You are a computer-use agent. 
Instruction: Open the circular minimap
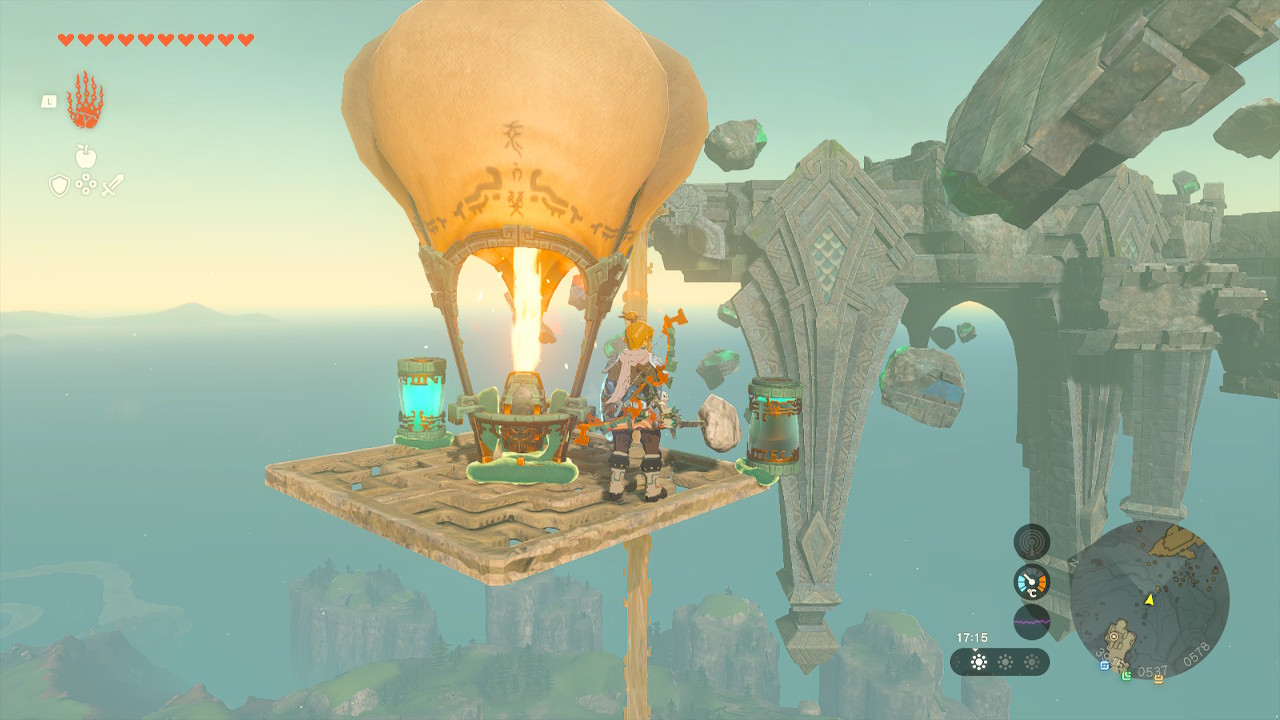(1149, 600)
